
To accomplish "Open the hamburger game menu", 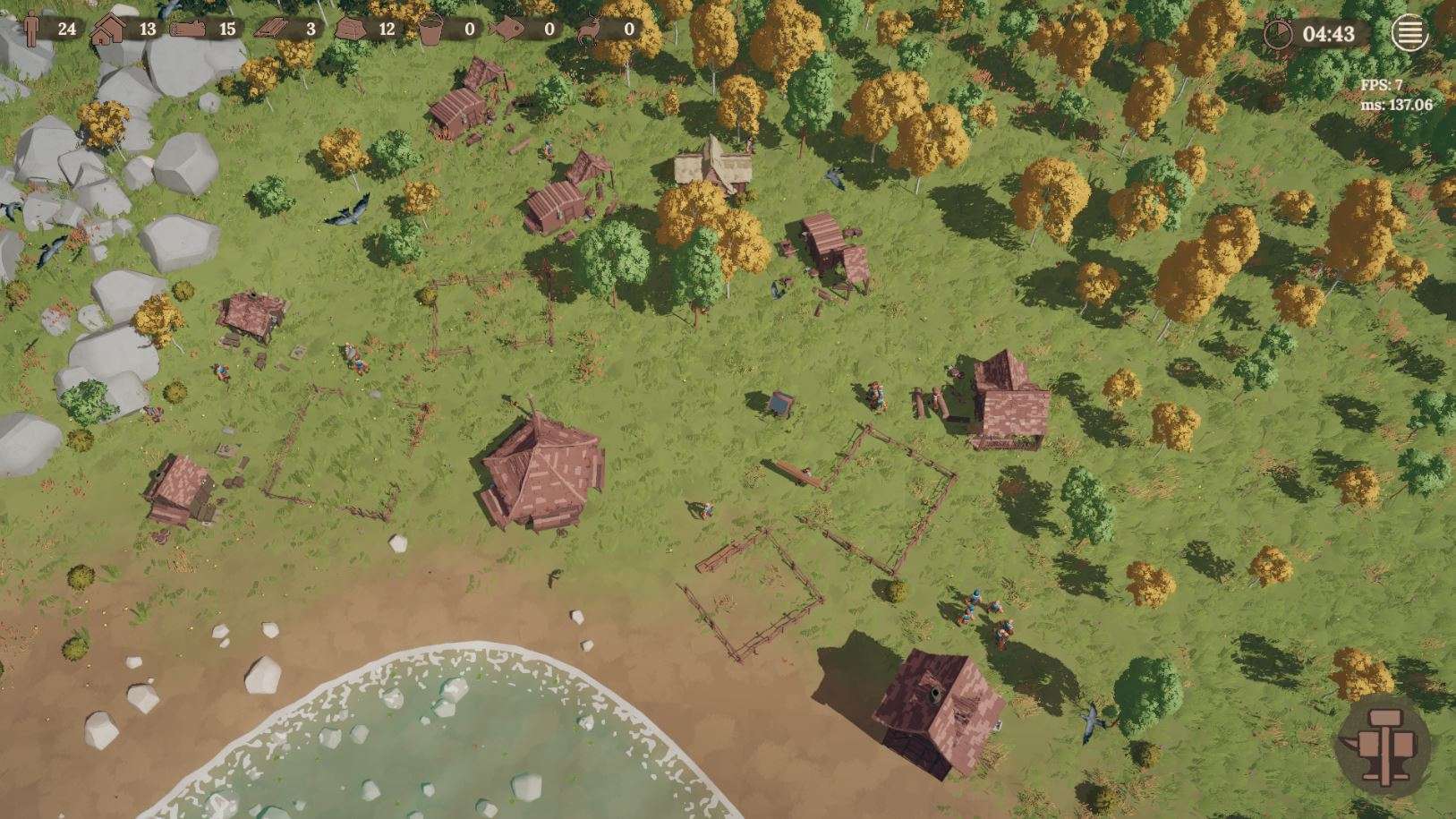I will coord(1409,34).
